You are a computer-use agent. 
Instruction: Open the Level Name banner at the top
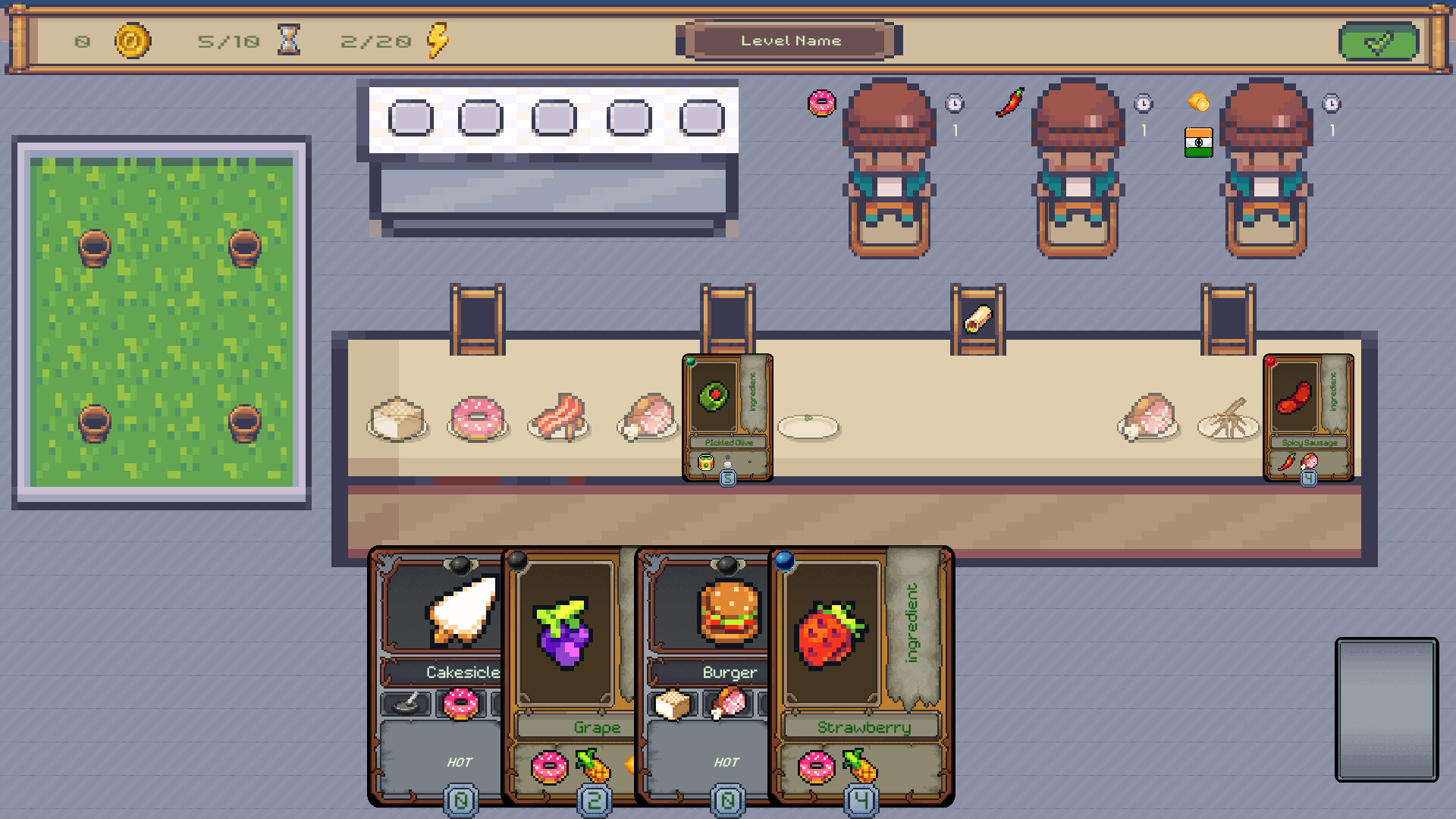click(x=790, y=41)
